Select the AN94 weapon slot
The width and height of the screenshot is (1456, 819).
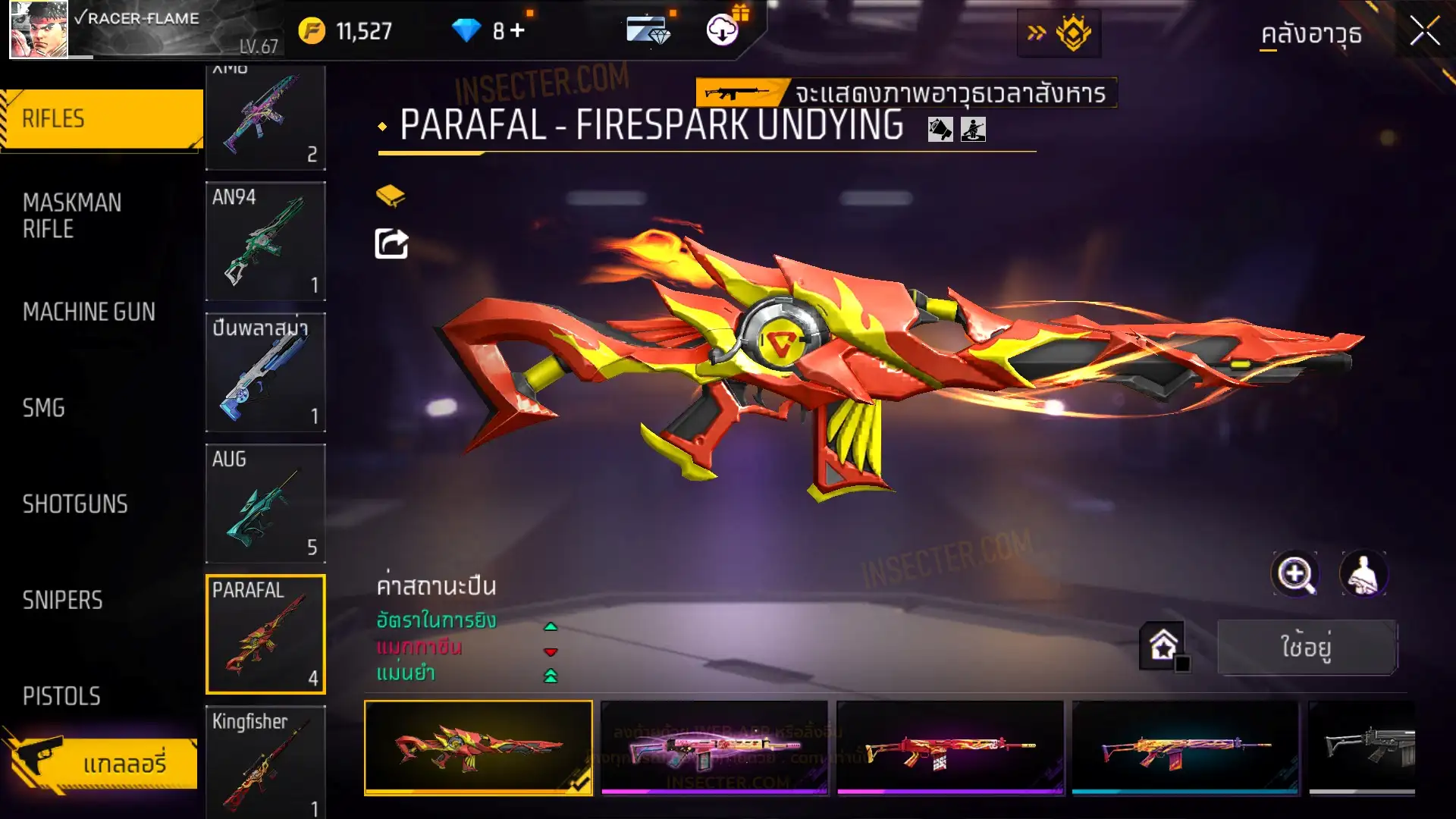coord(265,241)
